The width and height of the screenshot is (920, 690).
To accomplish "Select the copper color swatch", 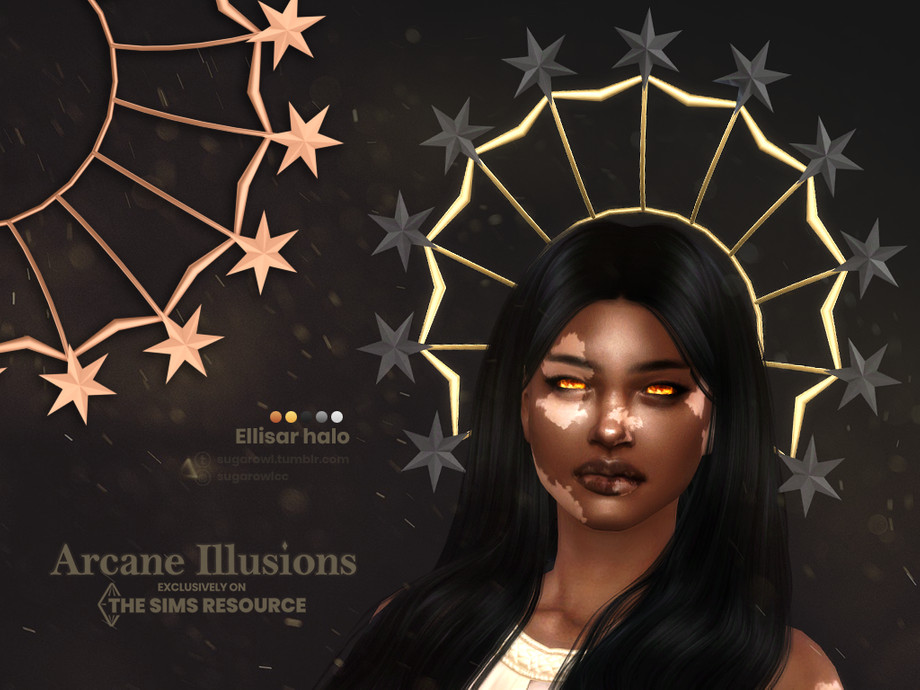I will pyautogui.click(x=277, y=416).
